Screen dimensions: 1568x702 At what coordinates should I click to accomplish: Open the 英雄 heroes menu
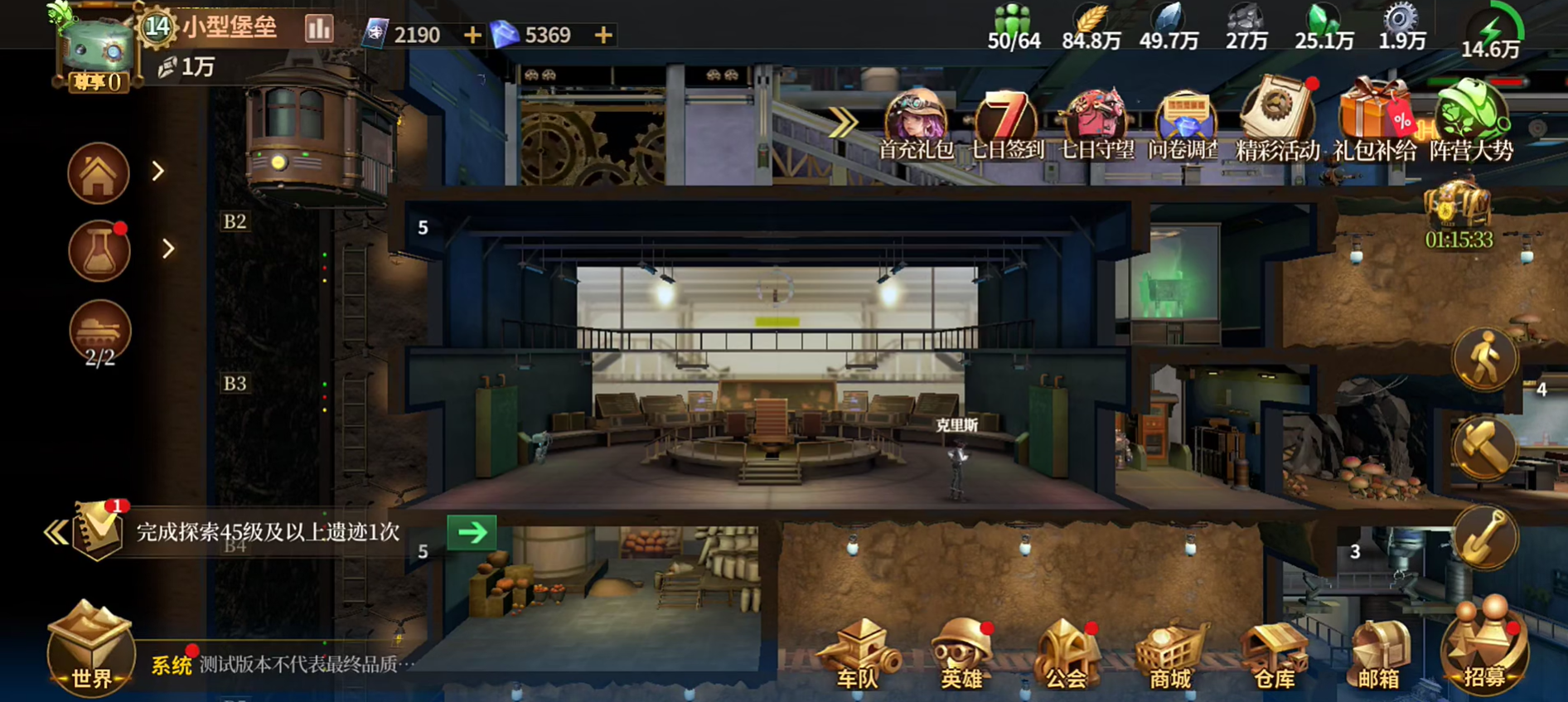coord(962,655)
